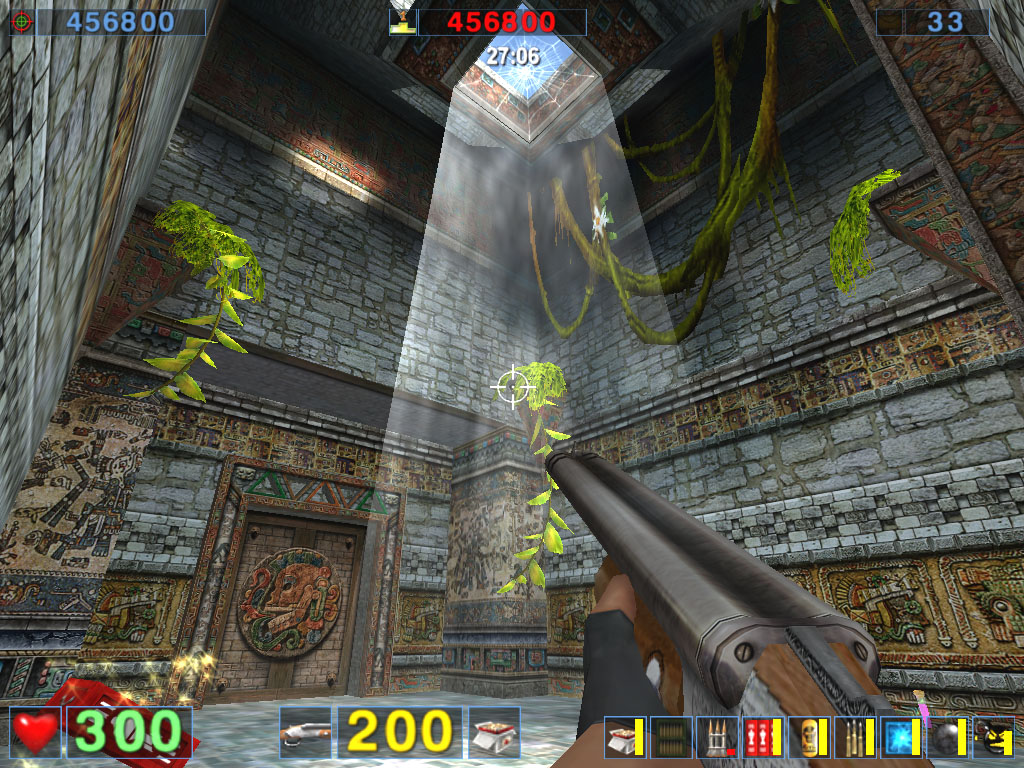Click the red heart health icon
The image size is (1024, 768).
coord(37,733)
